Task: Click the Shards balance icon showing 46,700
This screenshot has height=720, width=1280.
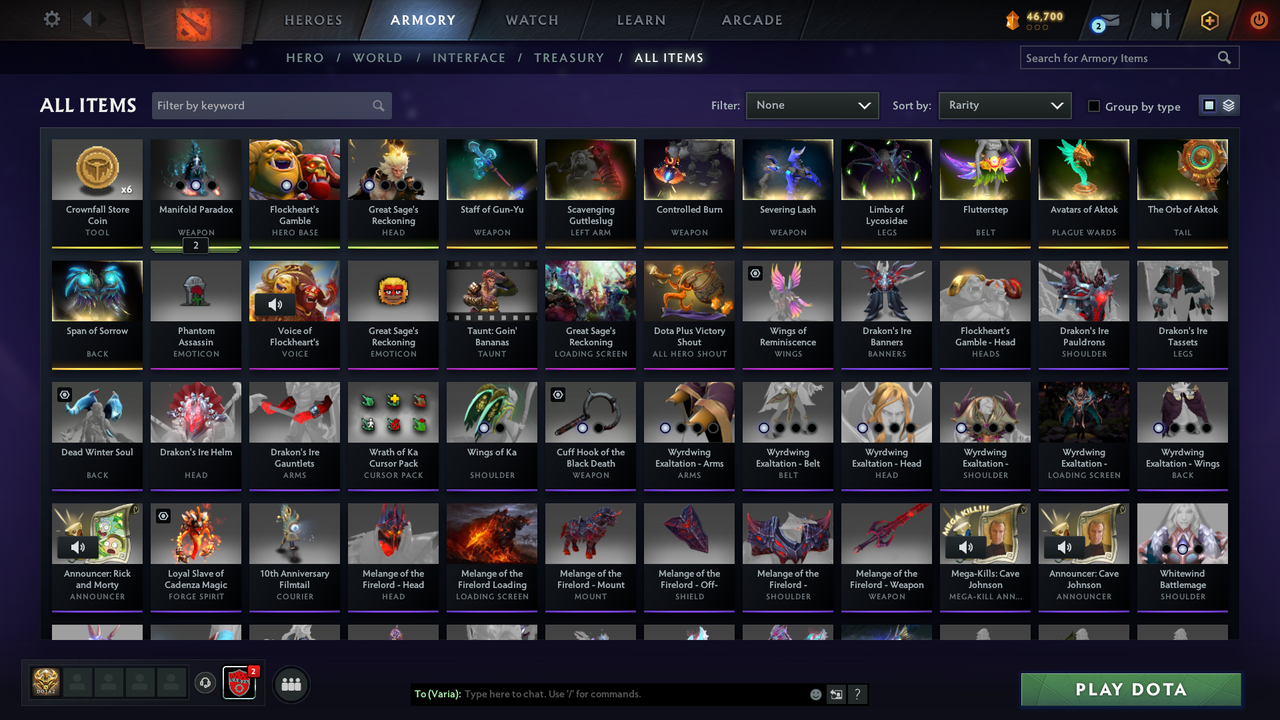Action: click(x=1013, y=17)
